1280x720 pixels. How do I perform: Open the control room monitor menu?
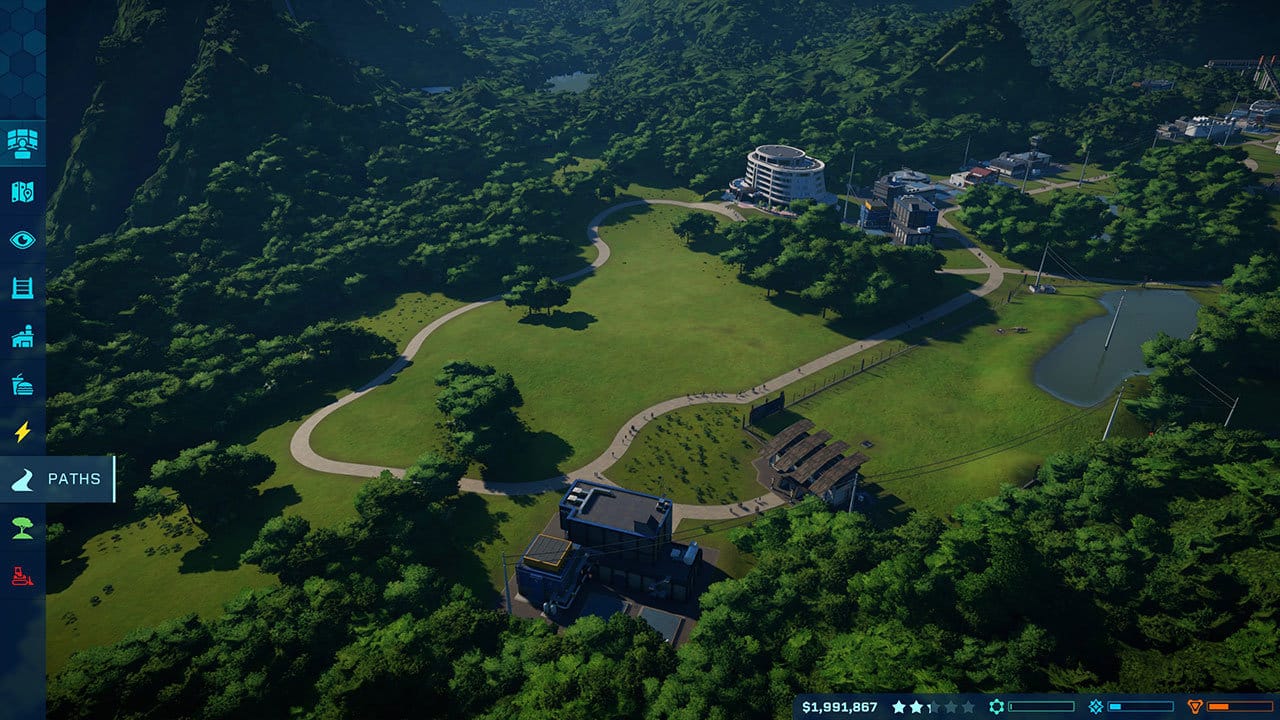22,143
